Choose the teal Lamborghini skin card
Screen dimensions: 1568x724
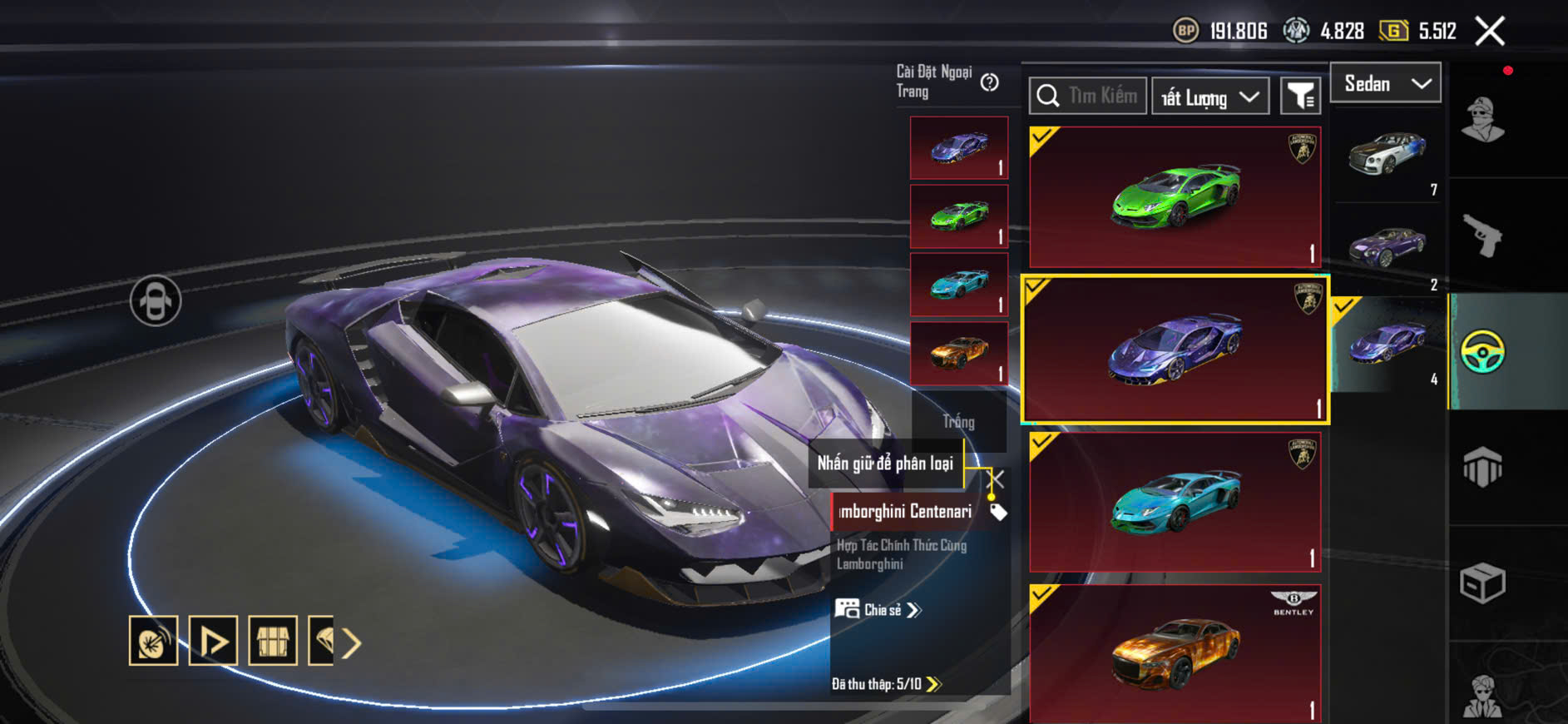coord(1175,502)
